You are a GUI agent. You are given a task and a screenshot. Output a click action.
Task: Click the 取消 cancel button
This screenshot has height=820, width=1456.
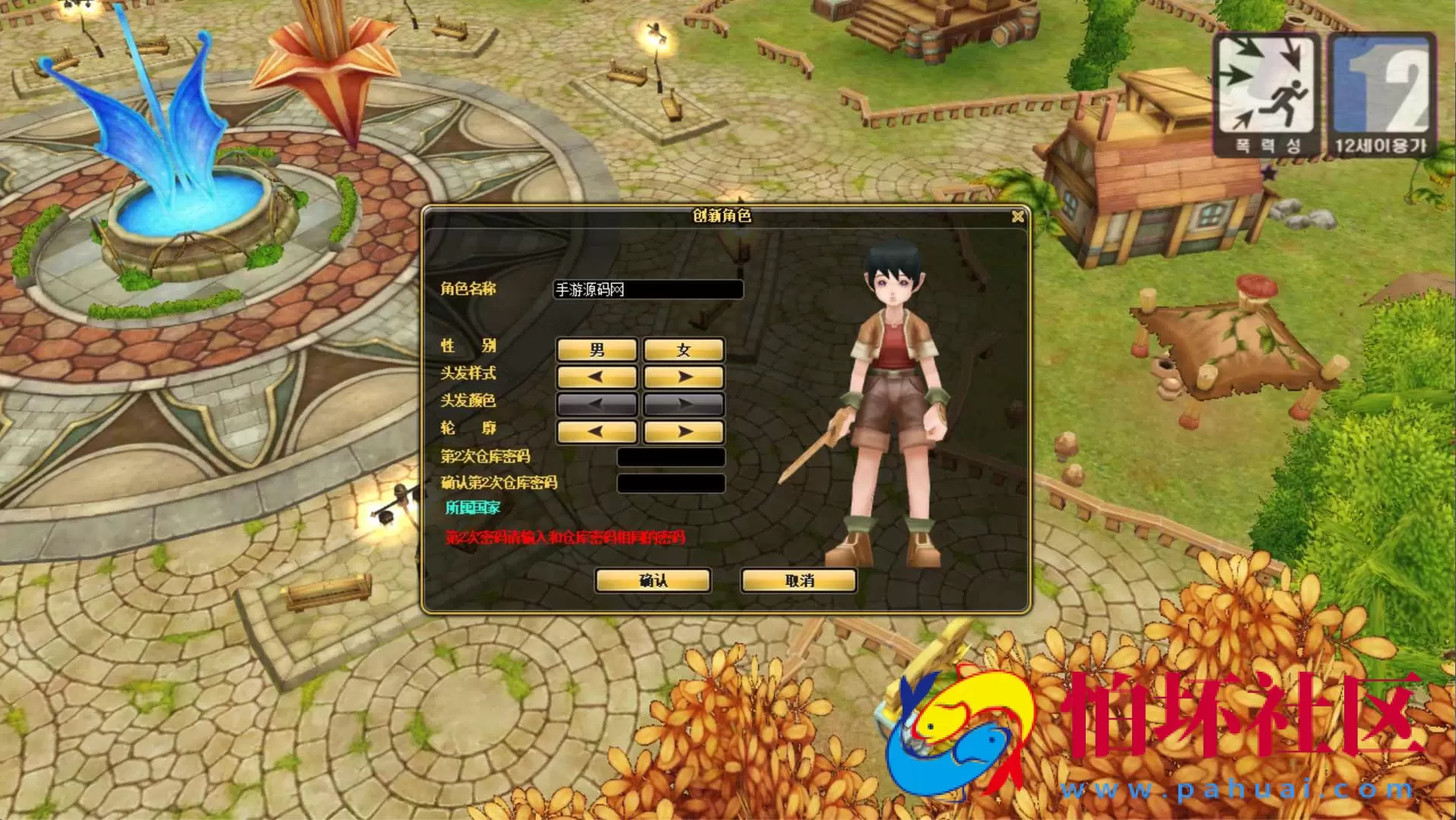pos(798,580)
